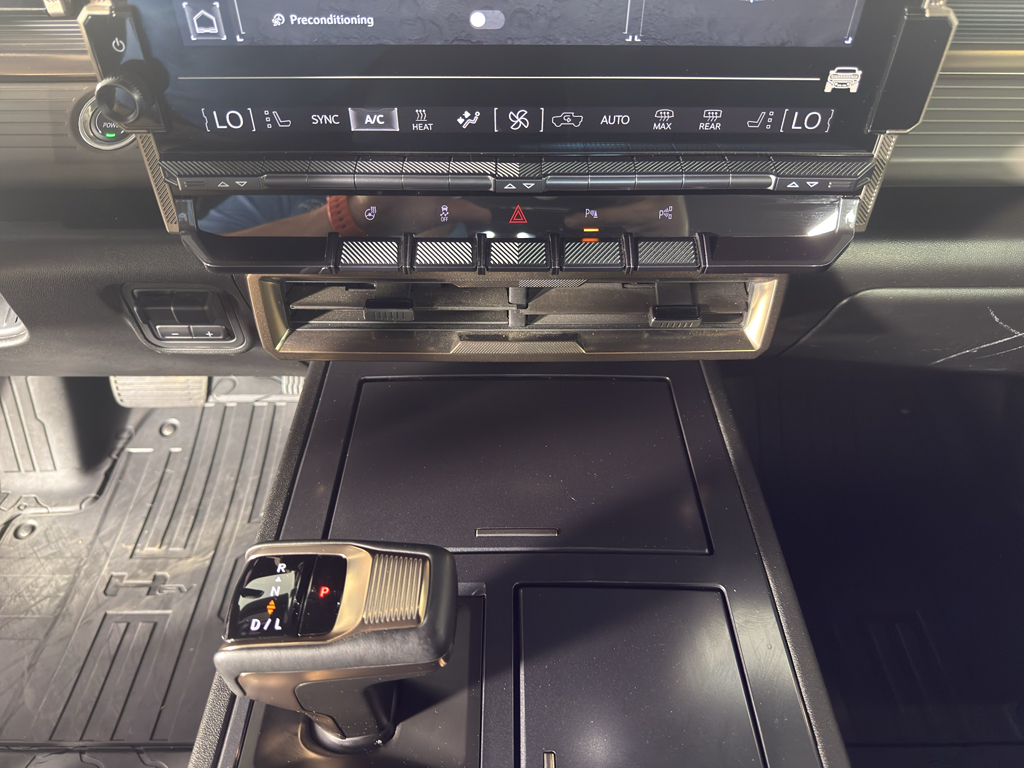Enable AUTO climate control
This screenshot has width=1024, height=768.
(x=615, y=120)
